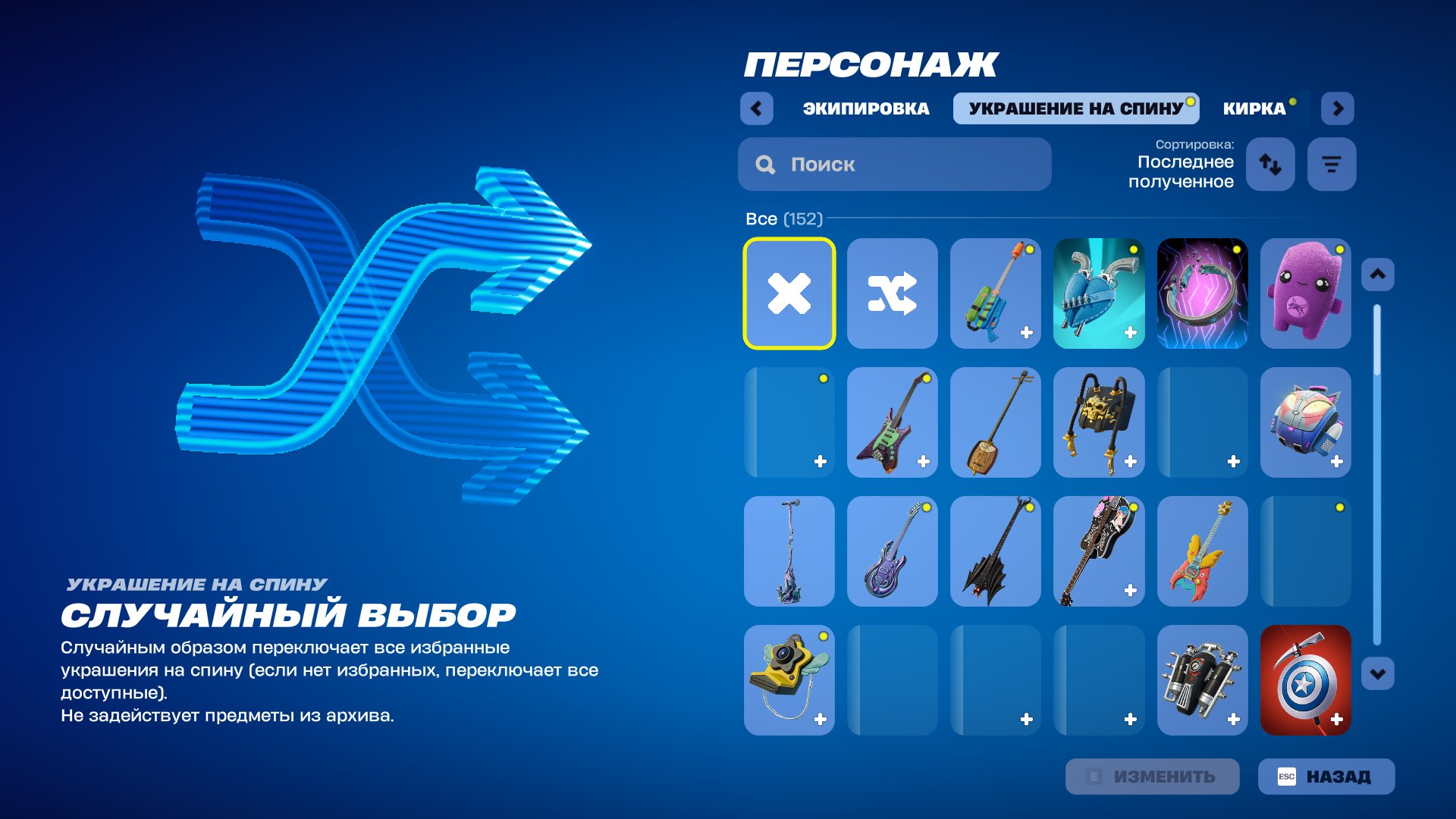Select the jetpack back bling
This screenshot has height=819, width=1456.
pos(1202,680)
